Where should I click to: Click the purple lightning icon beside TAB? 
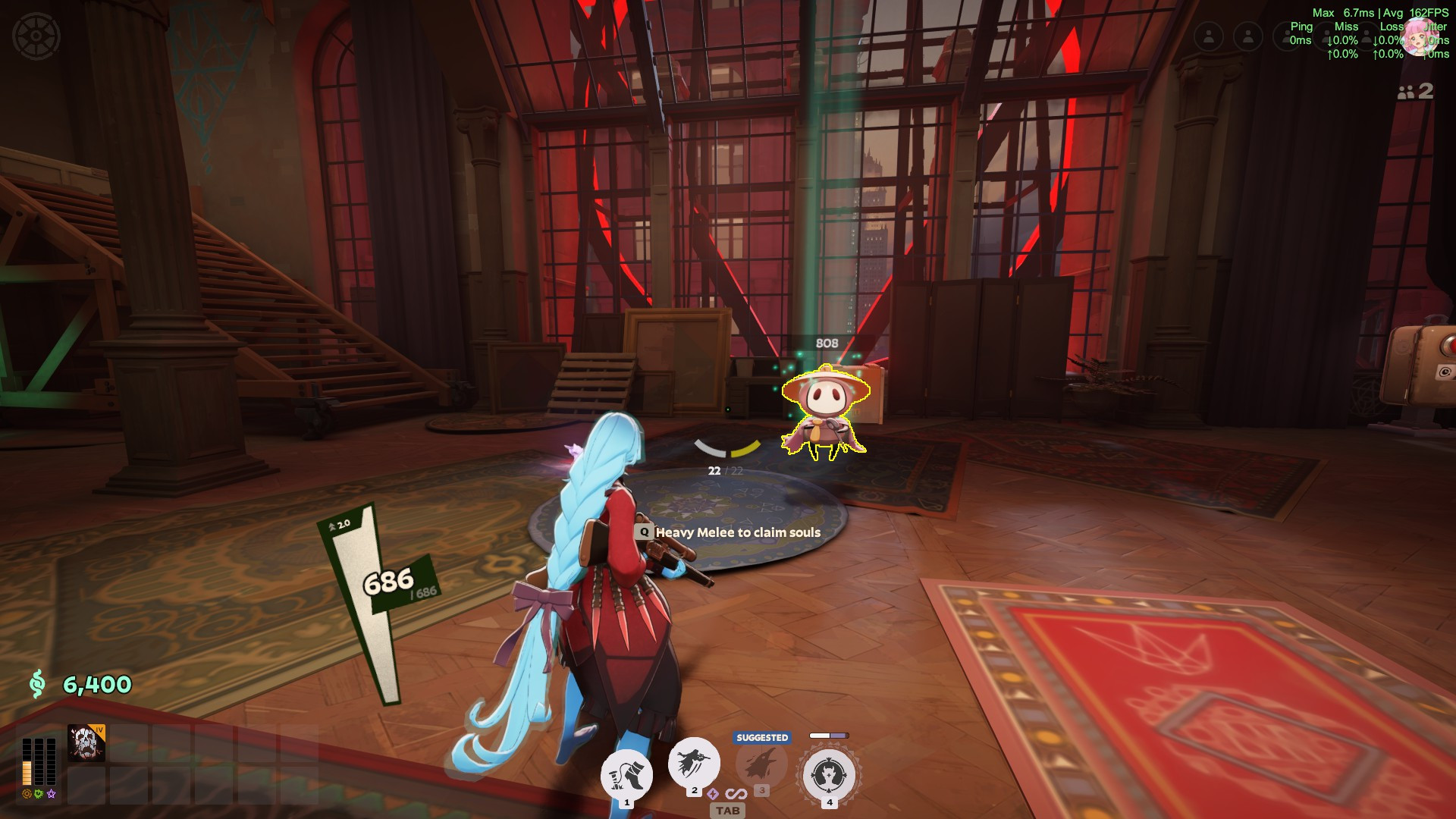click(713, 793)
